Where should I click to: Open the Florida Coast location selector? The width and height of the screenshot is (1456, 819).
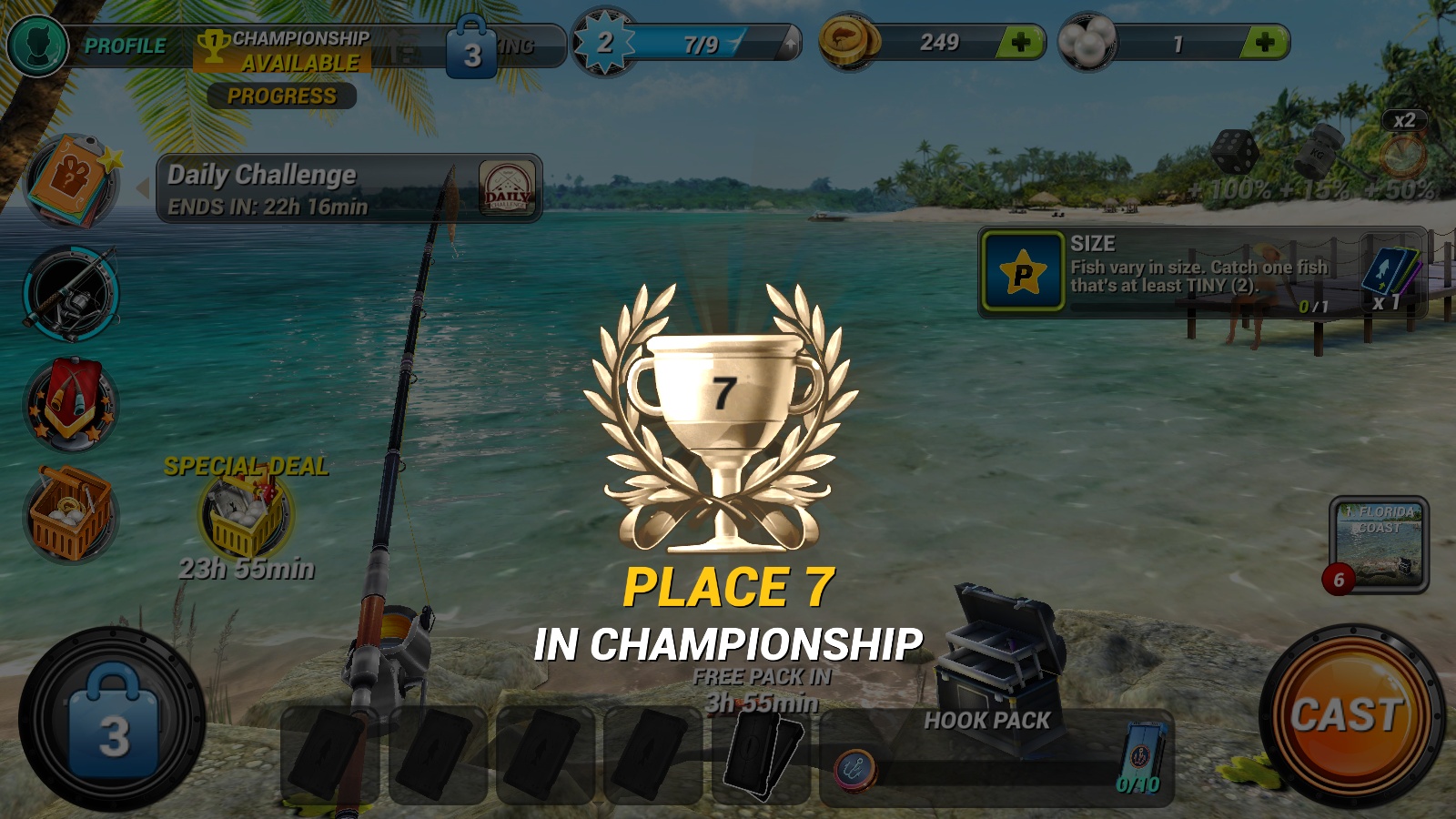point(1379,544)
